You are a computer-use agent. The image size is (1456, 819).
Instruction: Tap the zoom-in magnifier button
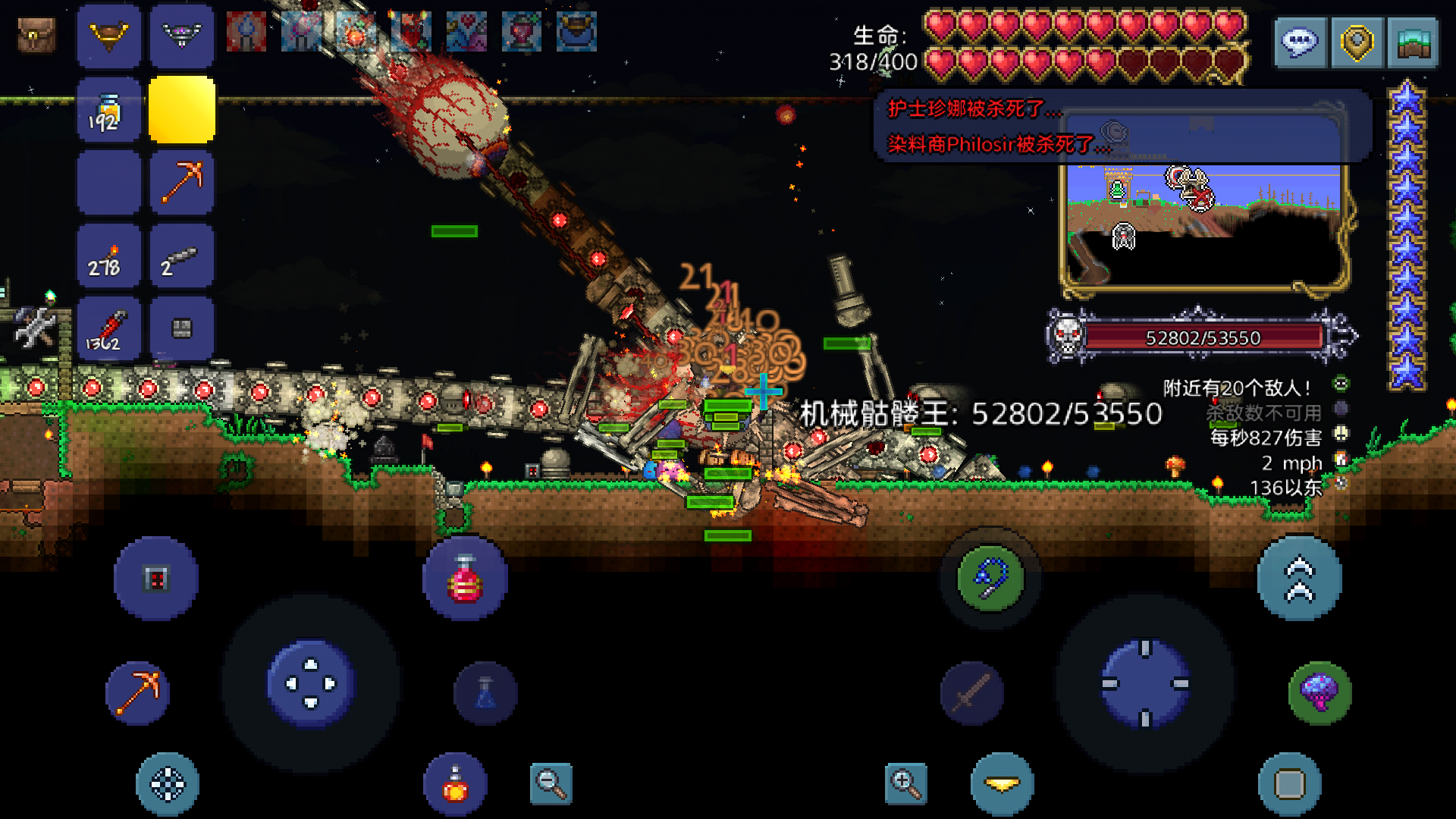pyautogui.click(x=905, y=783)
